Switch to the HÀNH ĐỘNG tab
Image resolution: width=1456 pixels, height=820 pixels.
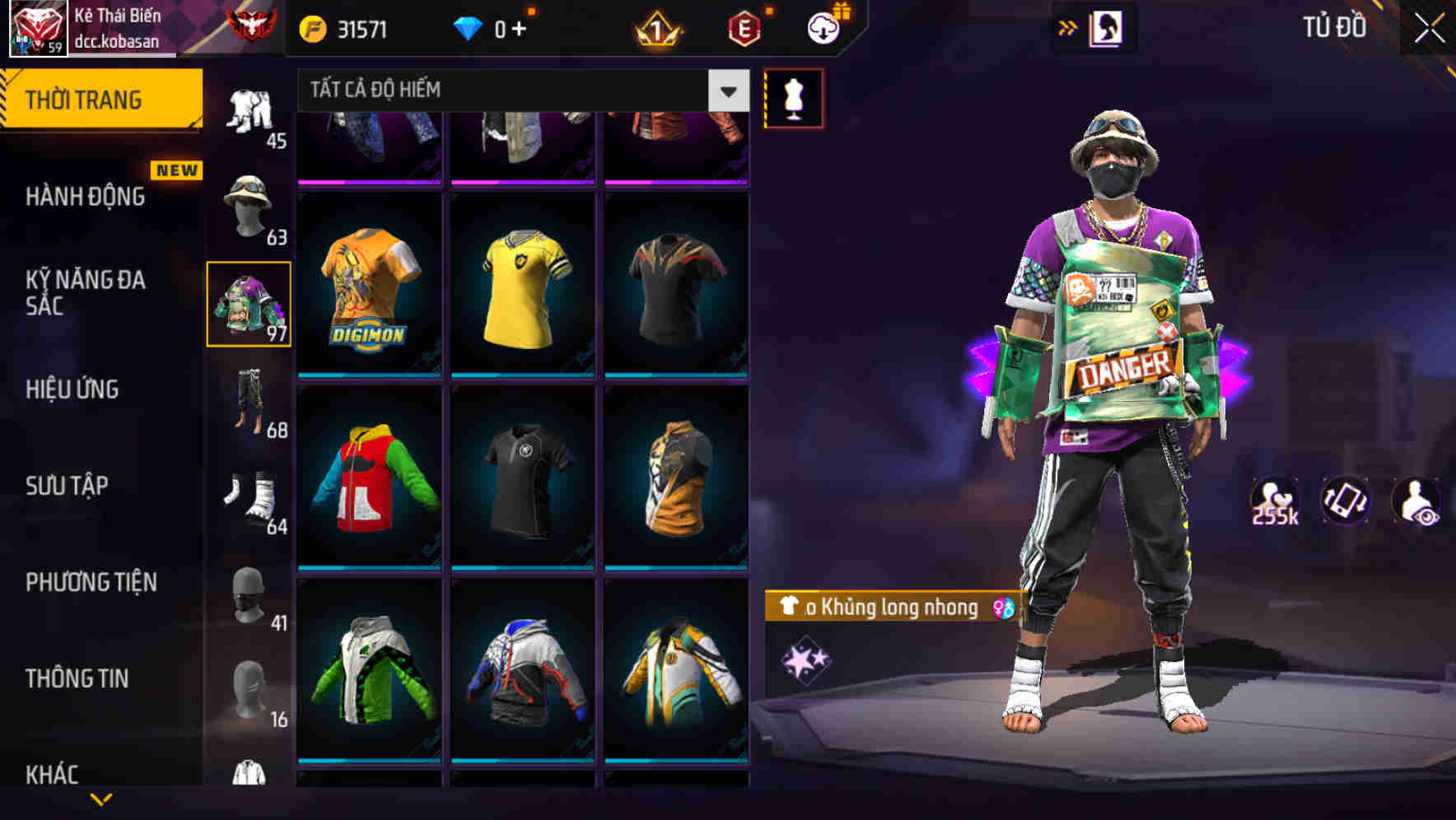click(85, 198)
